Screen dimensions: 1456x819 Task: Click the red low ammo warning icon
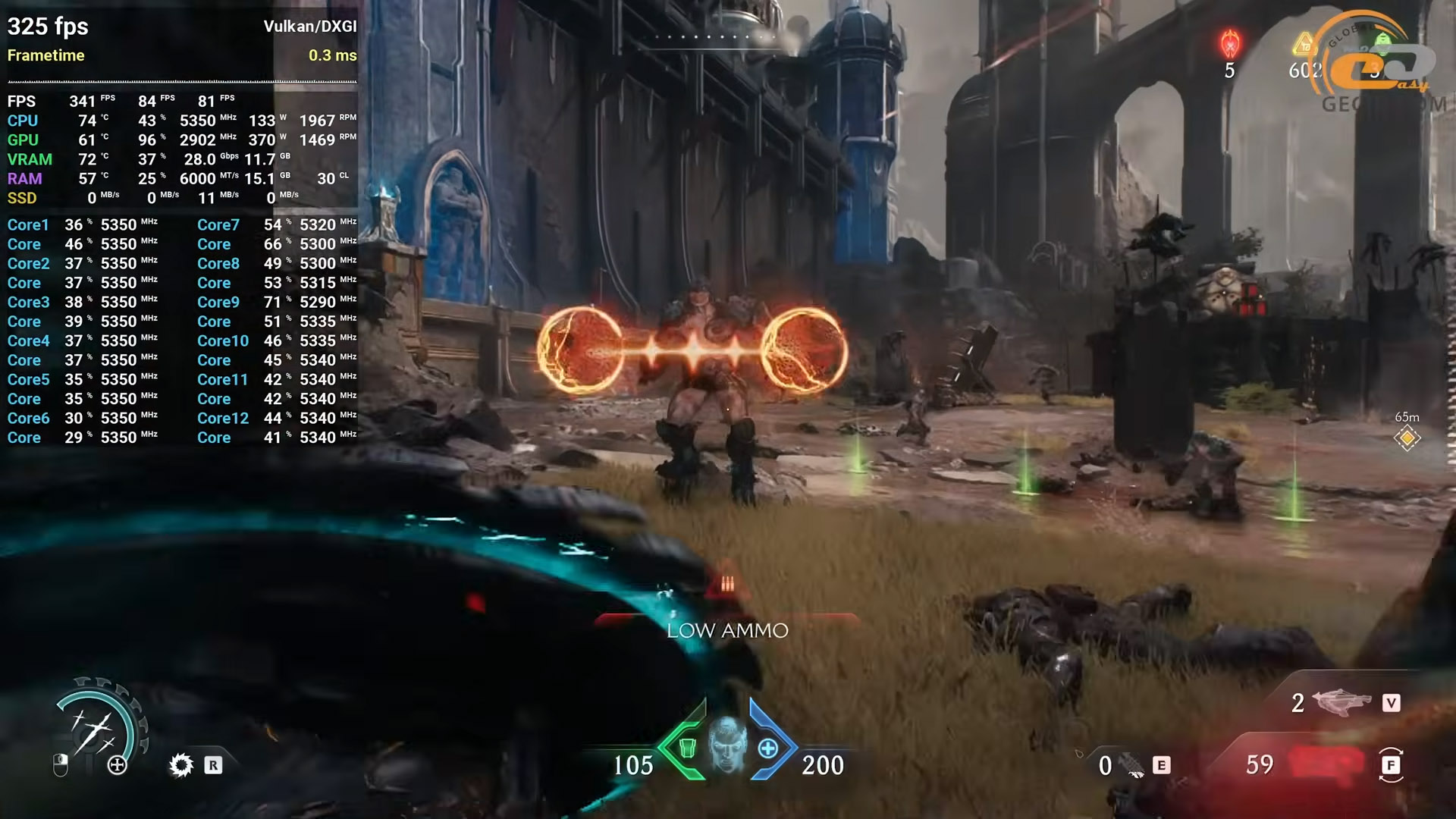[727, 583]
